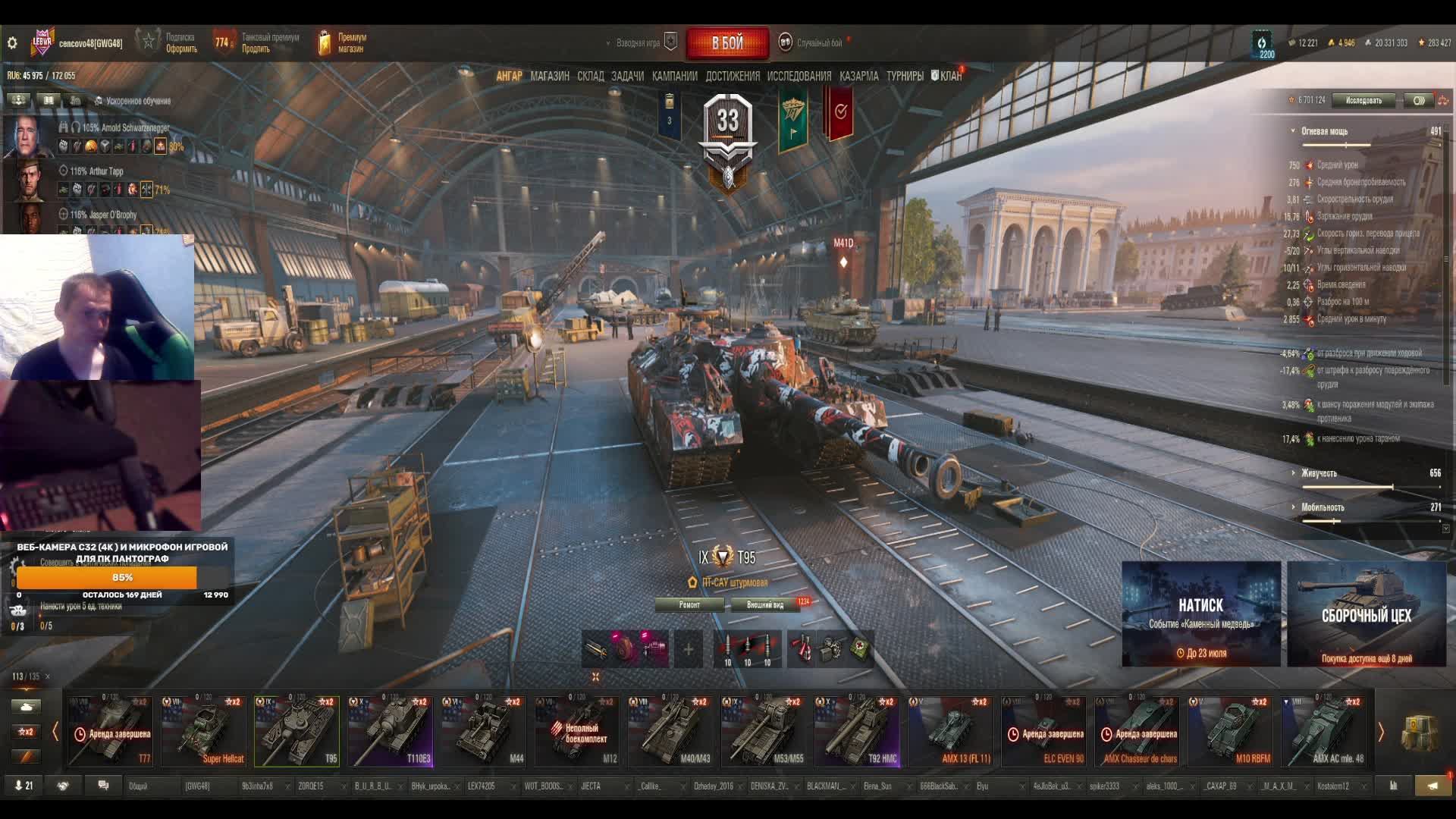
Task: Click the Ремонт button
Action: point(689,604)
